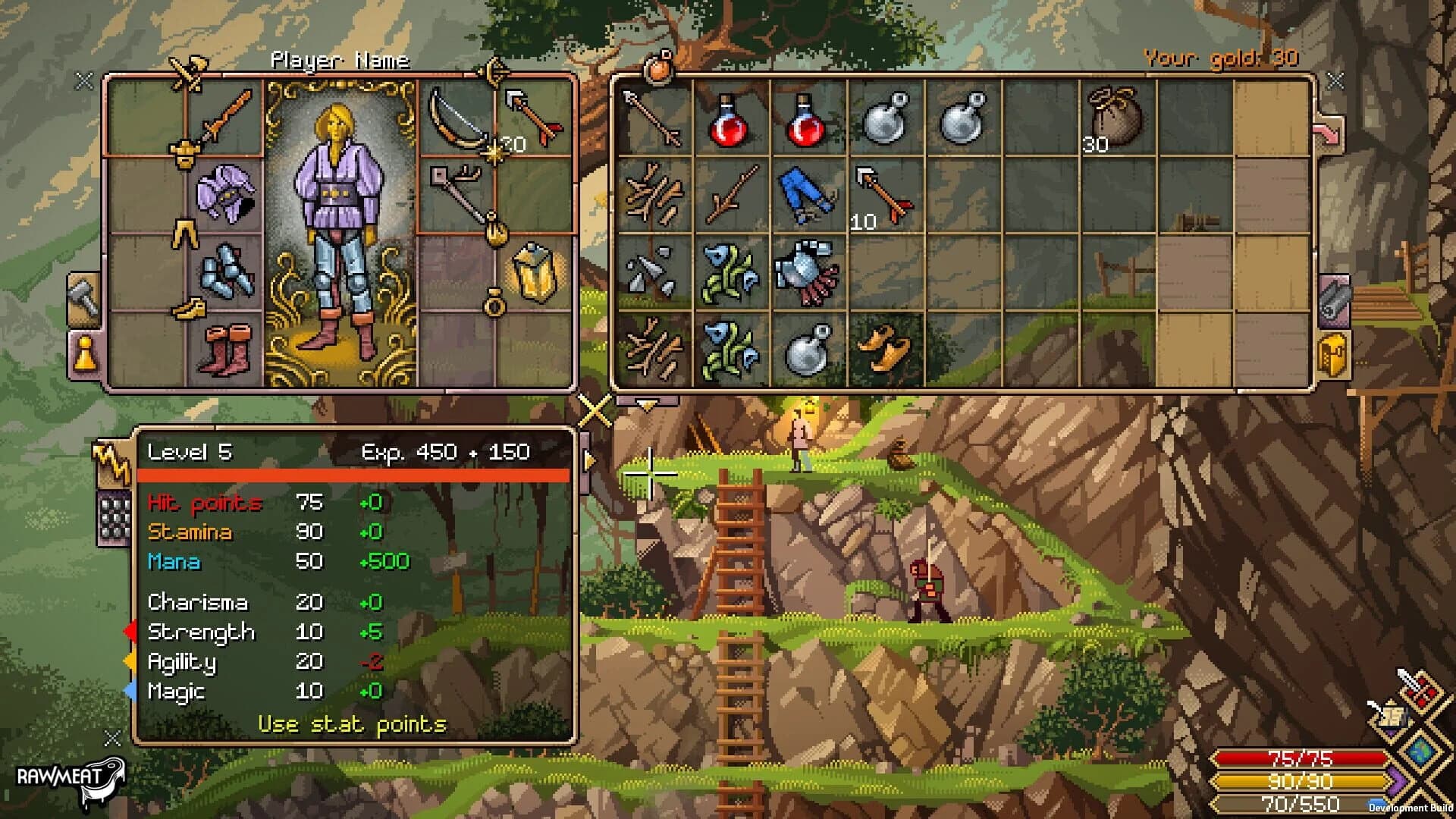
Task: Switch to the dotted grid panel tab
Action: click(114, 514)
